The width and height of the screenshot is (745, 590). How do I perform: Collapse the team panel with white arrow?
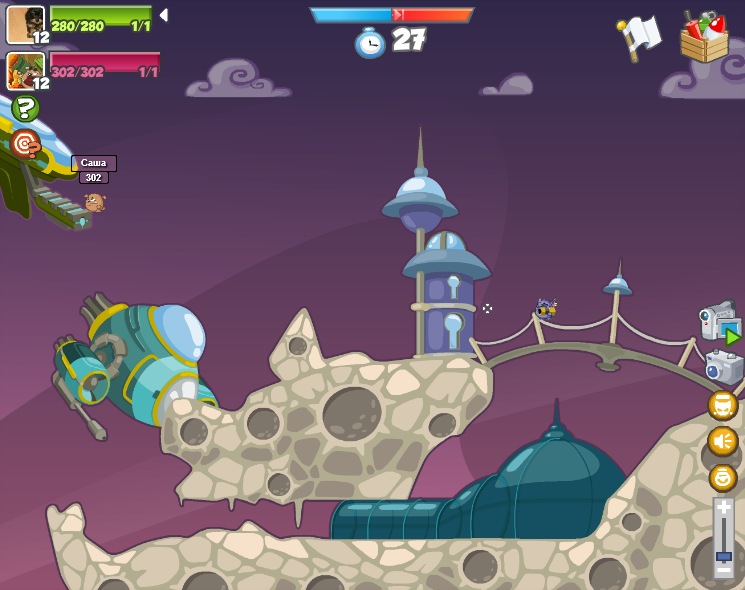coord(164,15)
